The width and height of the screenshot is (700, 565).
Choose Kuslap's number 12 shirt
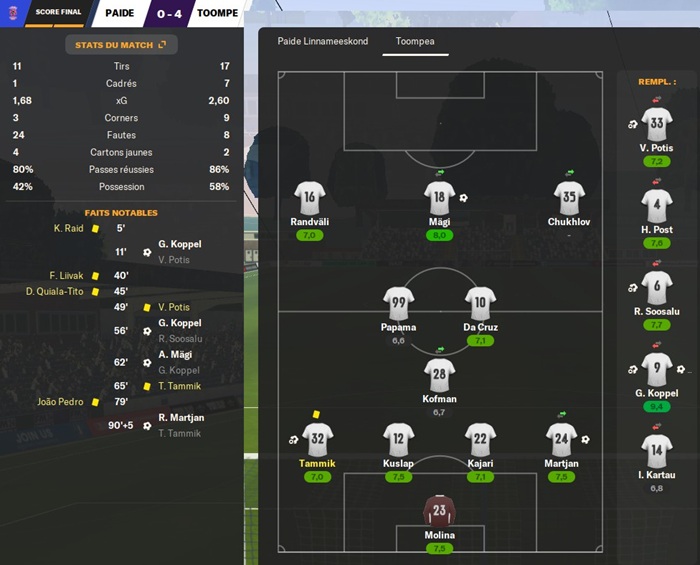click(x=398, y=439)
